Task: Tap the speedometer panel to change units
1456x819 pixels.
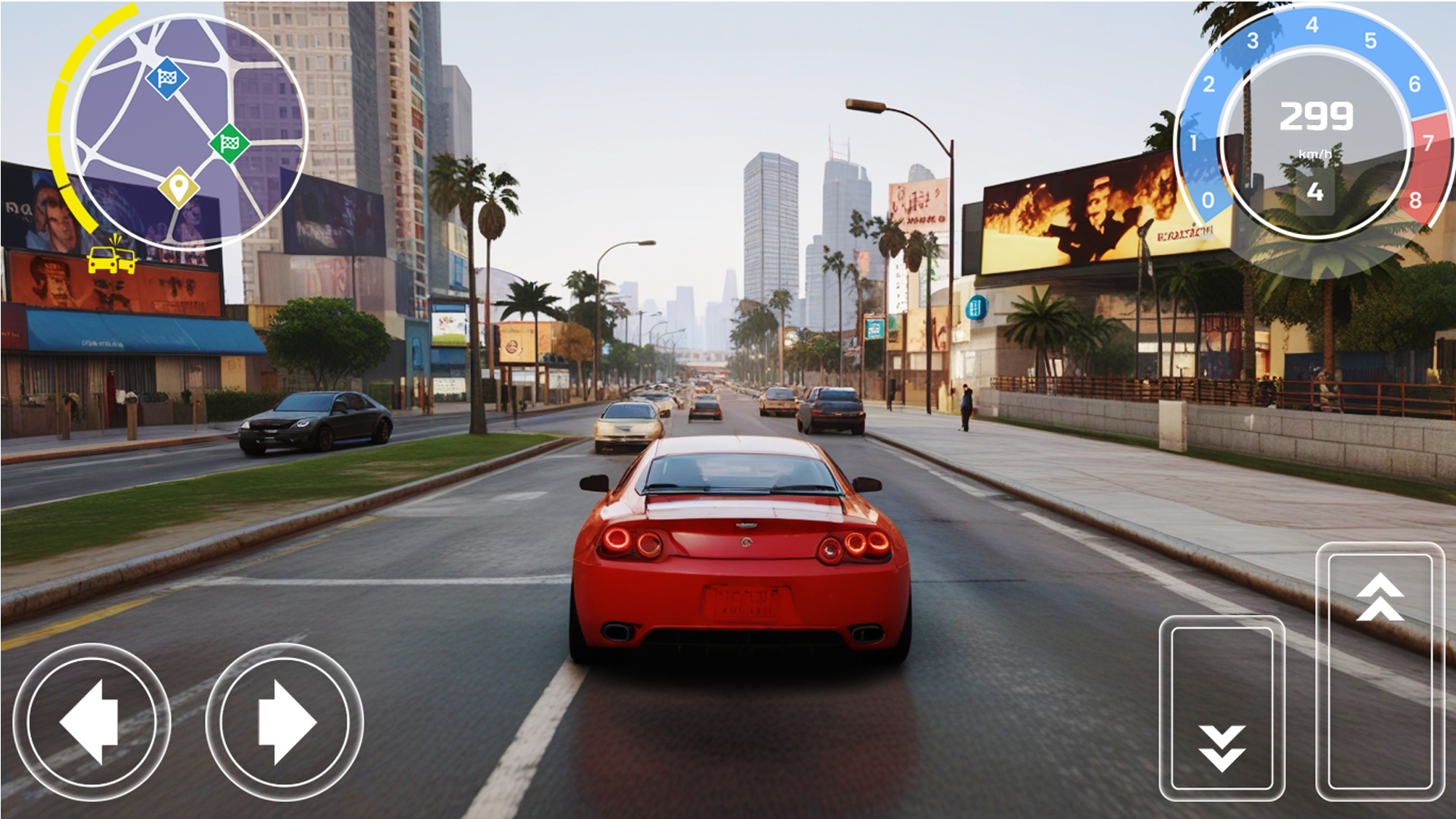Action: coord(1316,136)
